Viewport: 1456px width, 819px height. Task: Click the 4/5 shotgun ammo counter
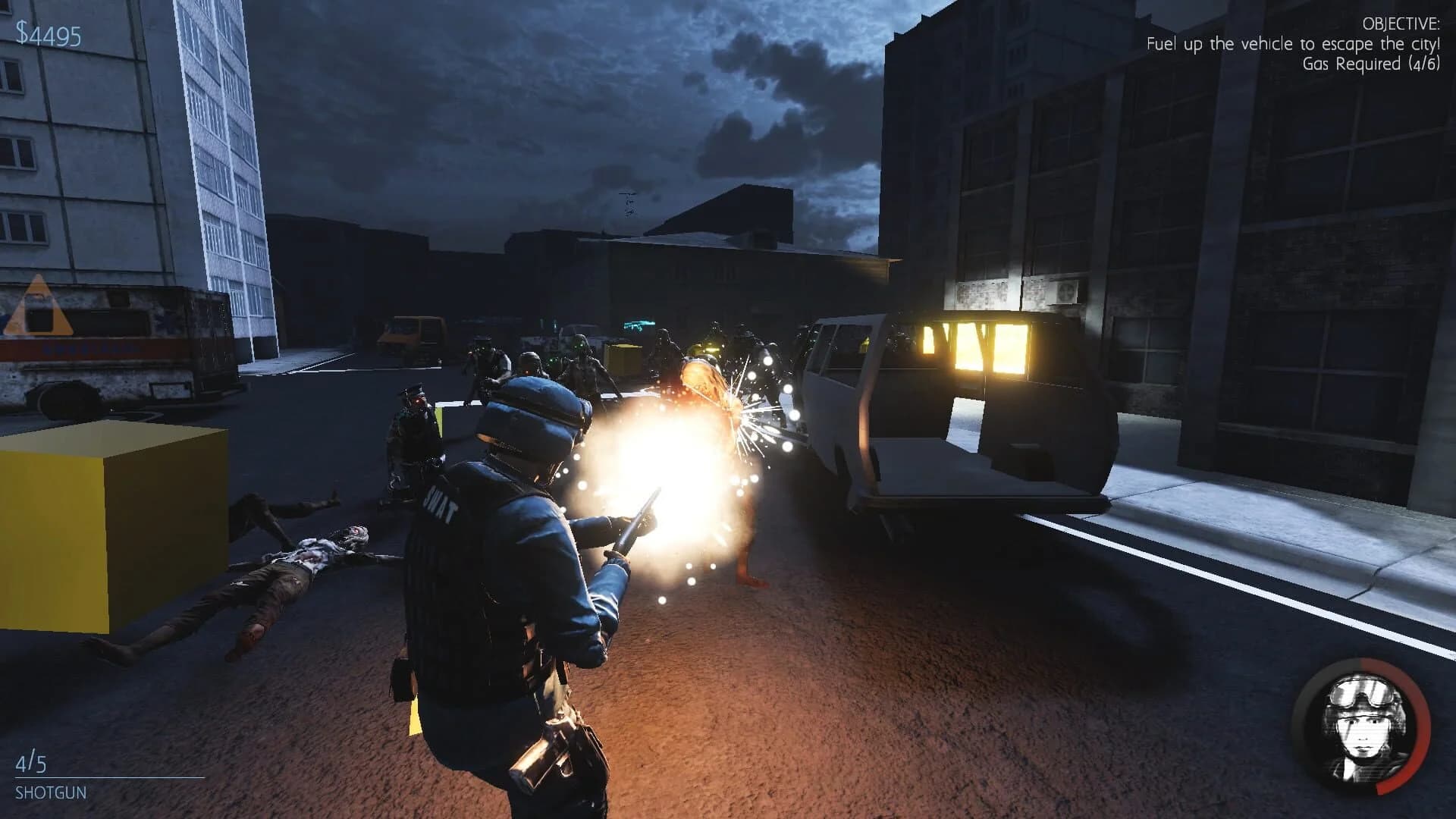pyautogui.click(x=32, y=762)
